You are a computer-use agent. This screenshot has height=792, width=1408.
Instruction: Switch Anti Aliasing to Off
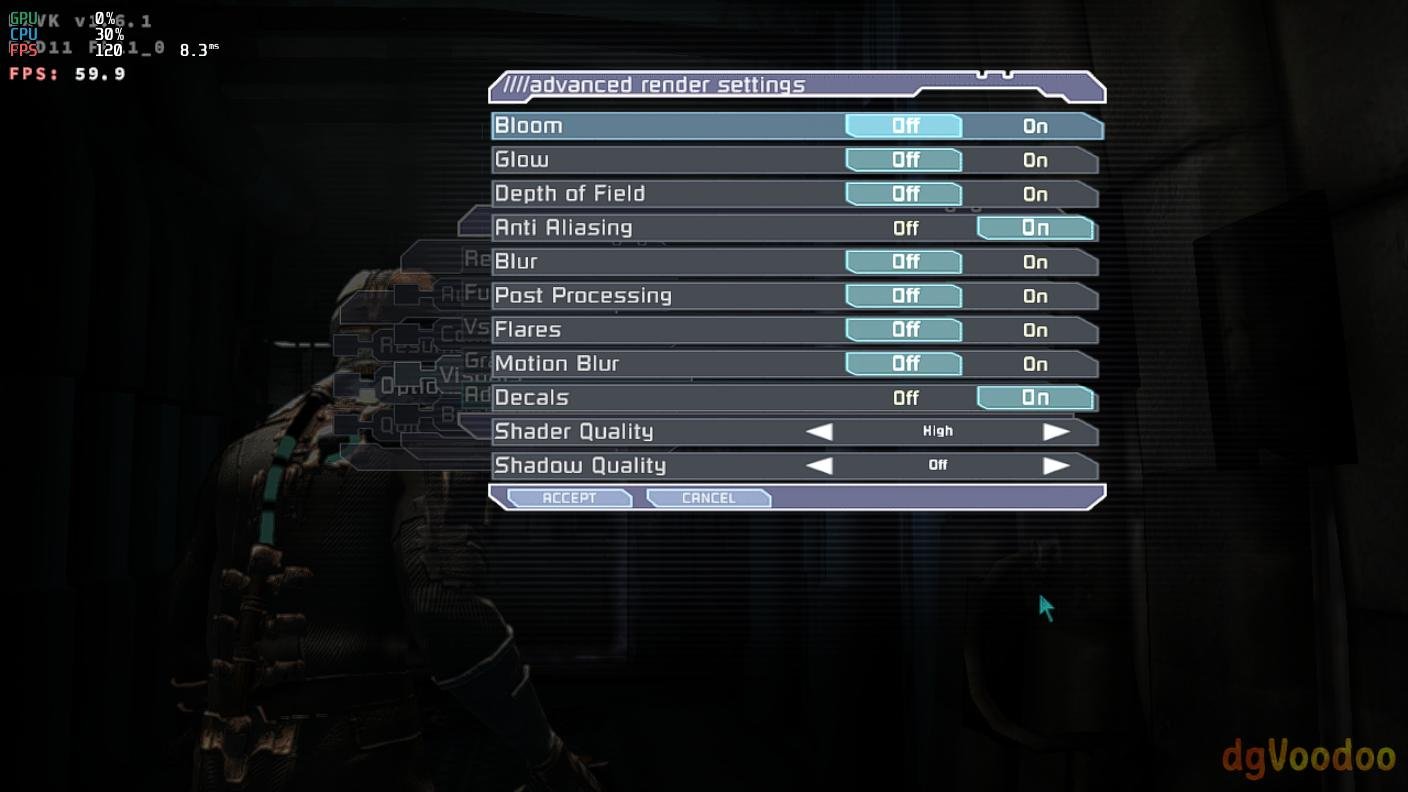point(905,228)
